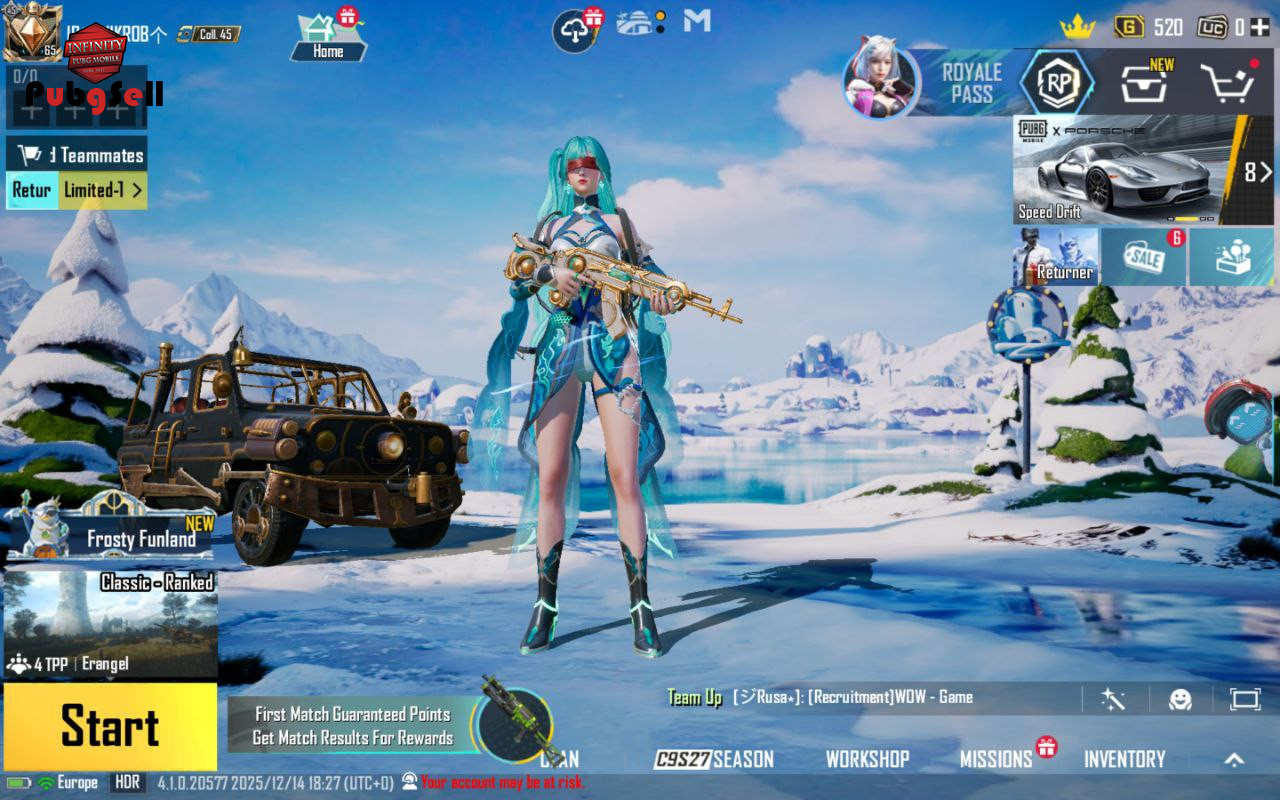Add UC with the plus button
The image size is (1280, 800).
tap(1259, 27)
